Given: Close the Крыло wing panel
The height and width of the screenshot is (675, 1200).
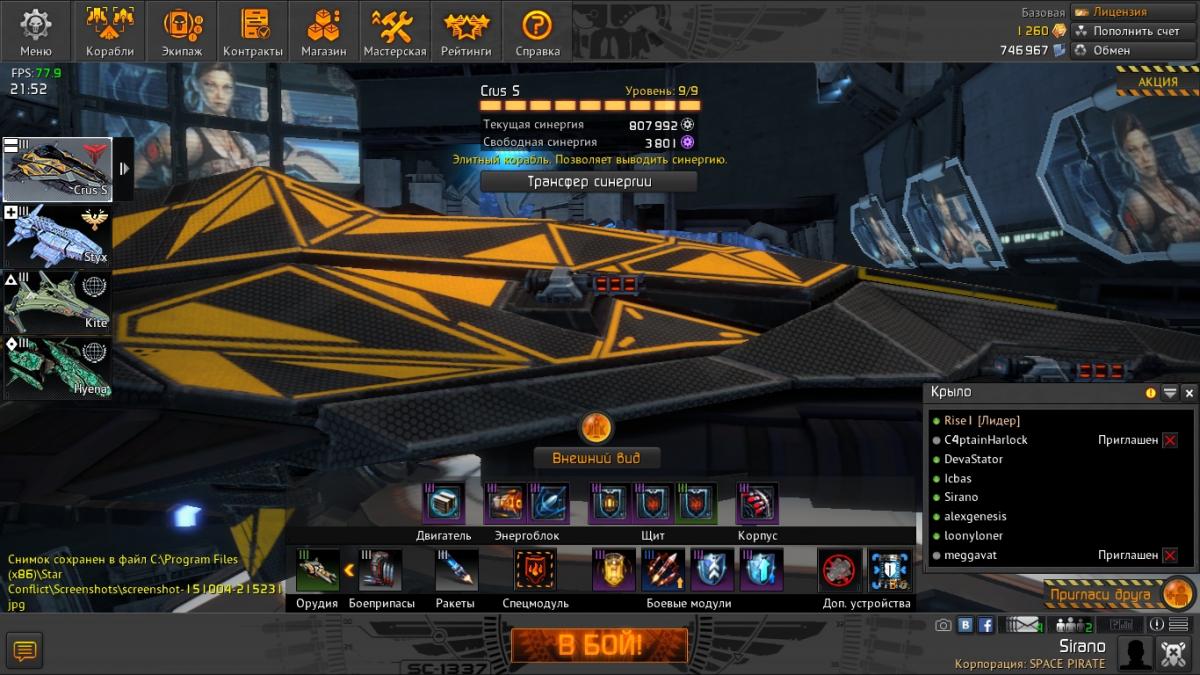Looking at the screenshot, I should [1188, 393].
